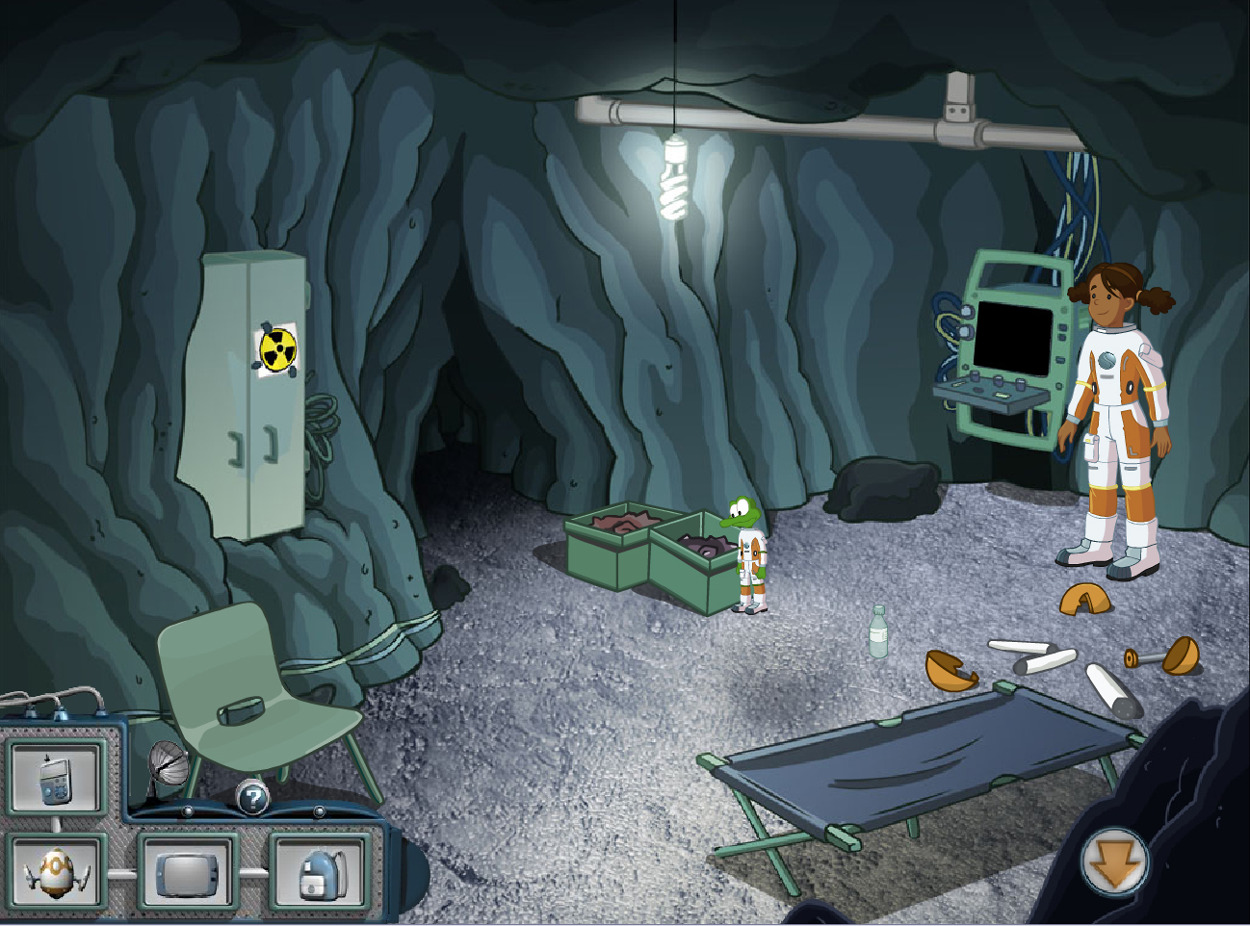Screen dimensions: 1250x926
Task: Open the blue backpack inventory
Action: click(x=320, y=872)
